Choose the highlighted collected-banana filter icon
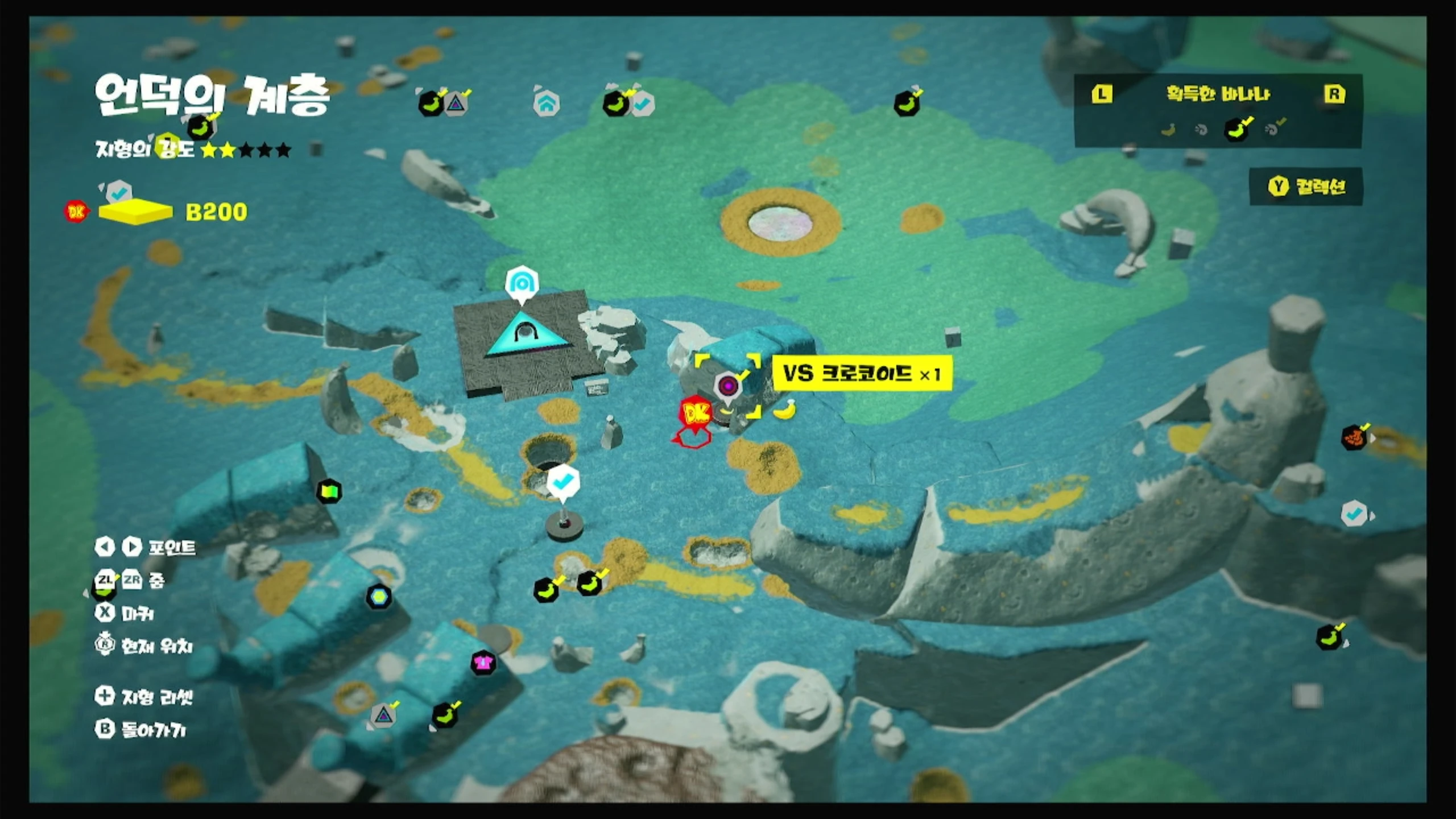The height and width of the screenshot is (819, 1456). [1236, 130]
